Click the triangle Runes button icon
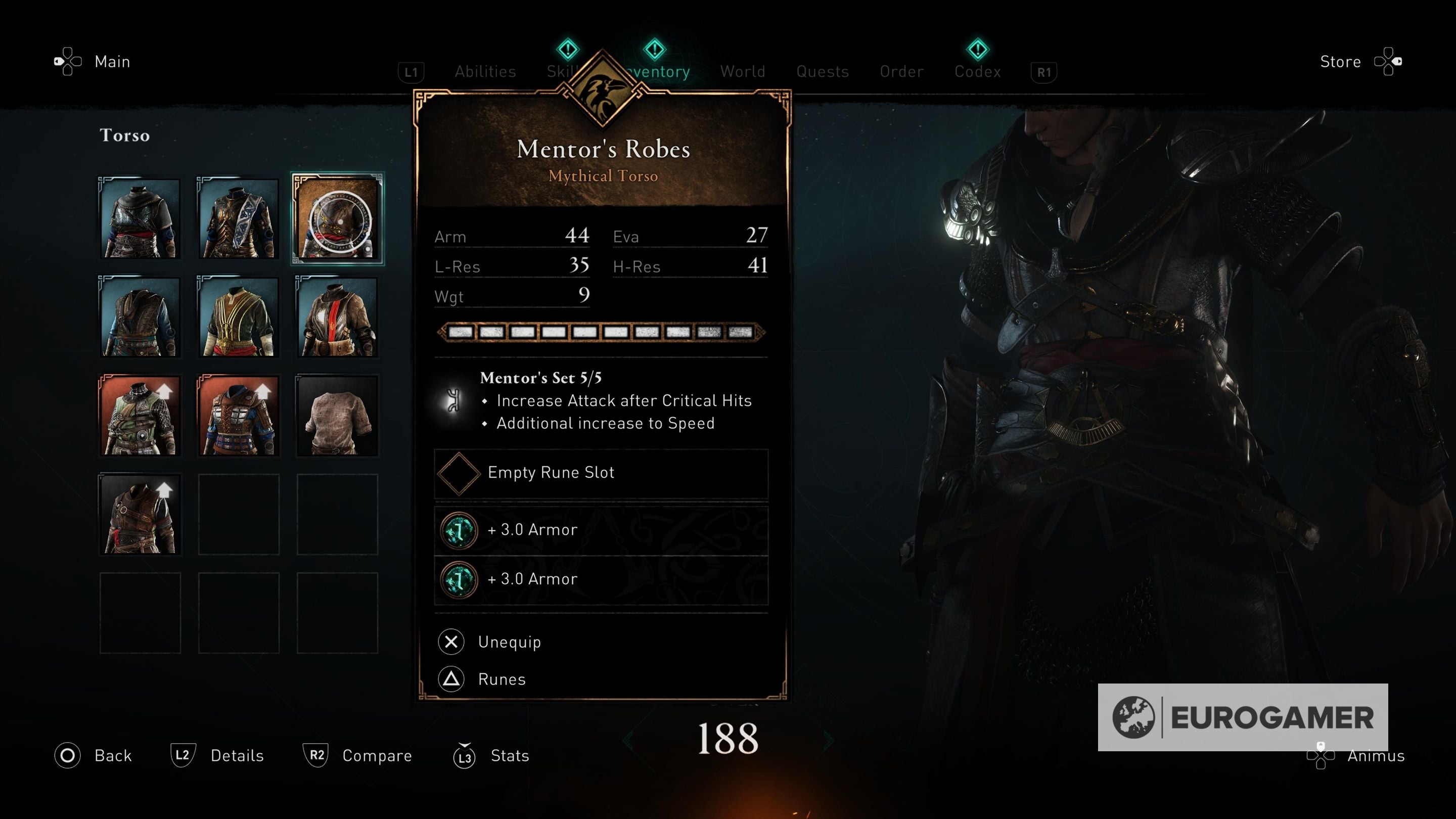This screenshot has height=819, width=1456. [450, 679]
